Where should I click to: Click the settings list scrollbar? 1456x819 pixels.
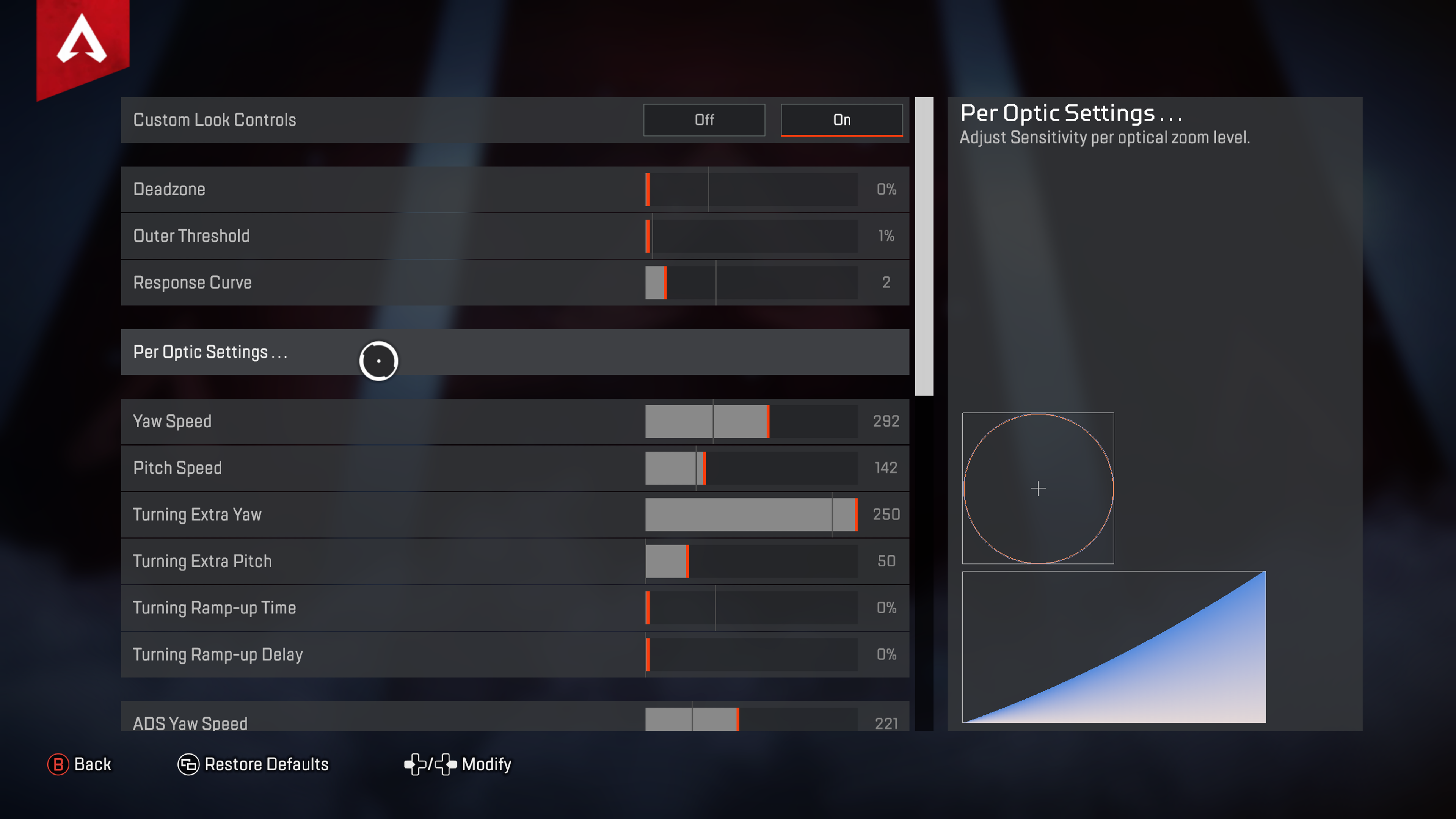(x=924, y=246)
